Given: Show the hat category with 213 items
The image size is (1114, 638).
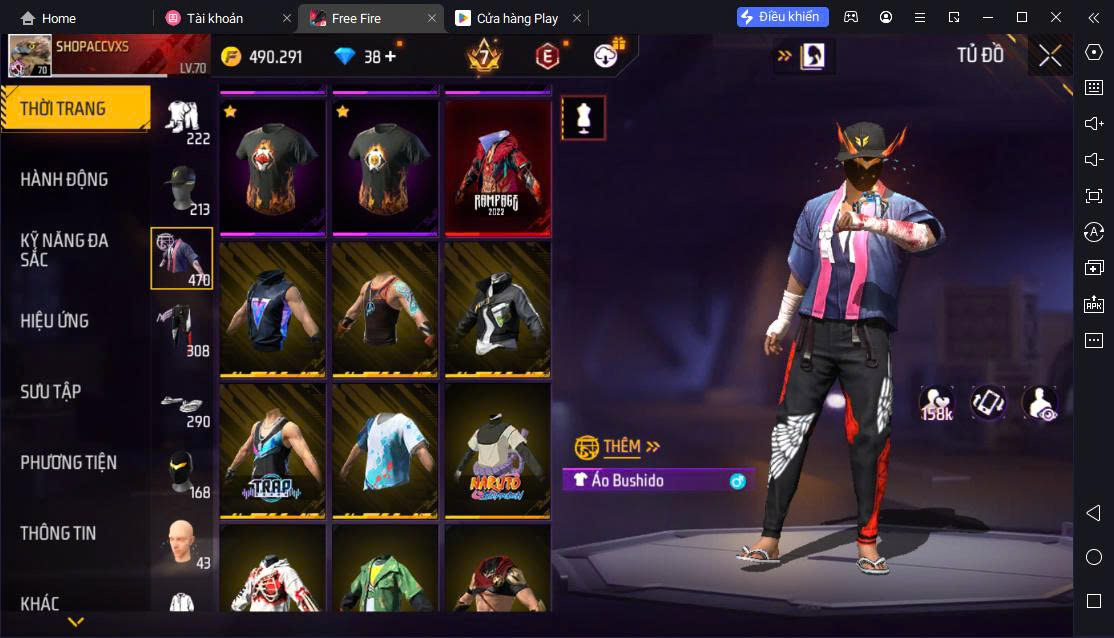Looking at the screenshot, I should (x=182, y=189).
